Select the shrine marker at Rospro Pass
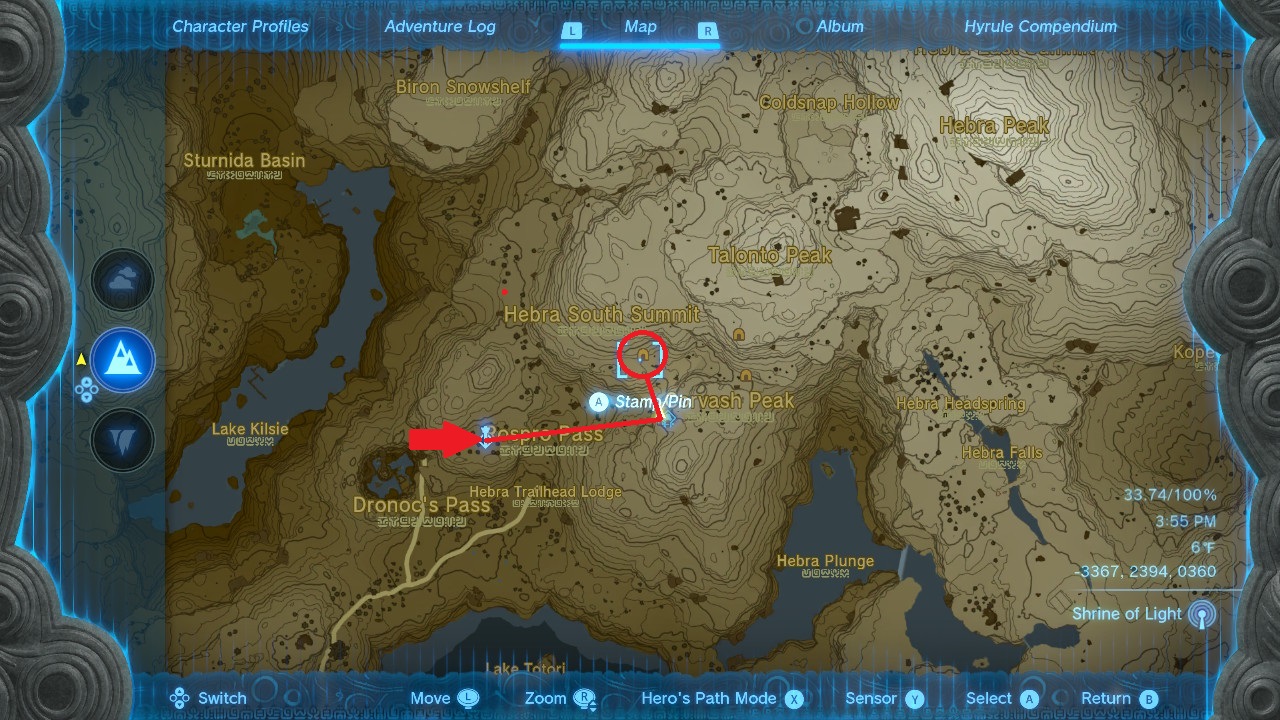1280x720 pixels. click(487, 435)
